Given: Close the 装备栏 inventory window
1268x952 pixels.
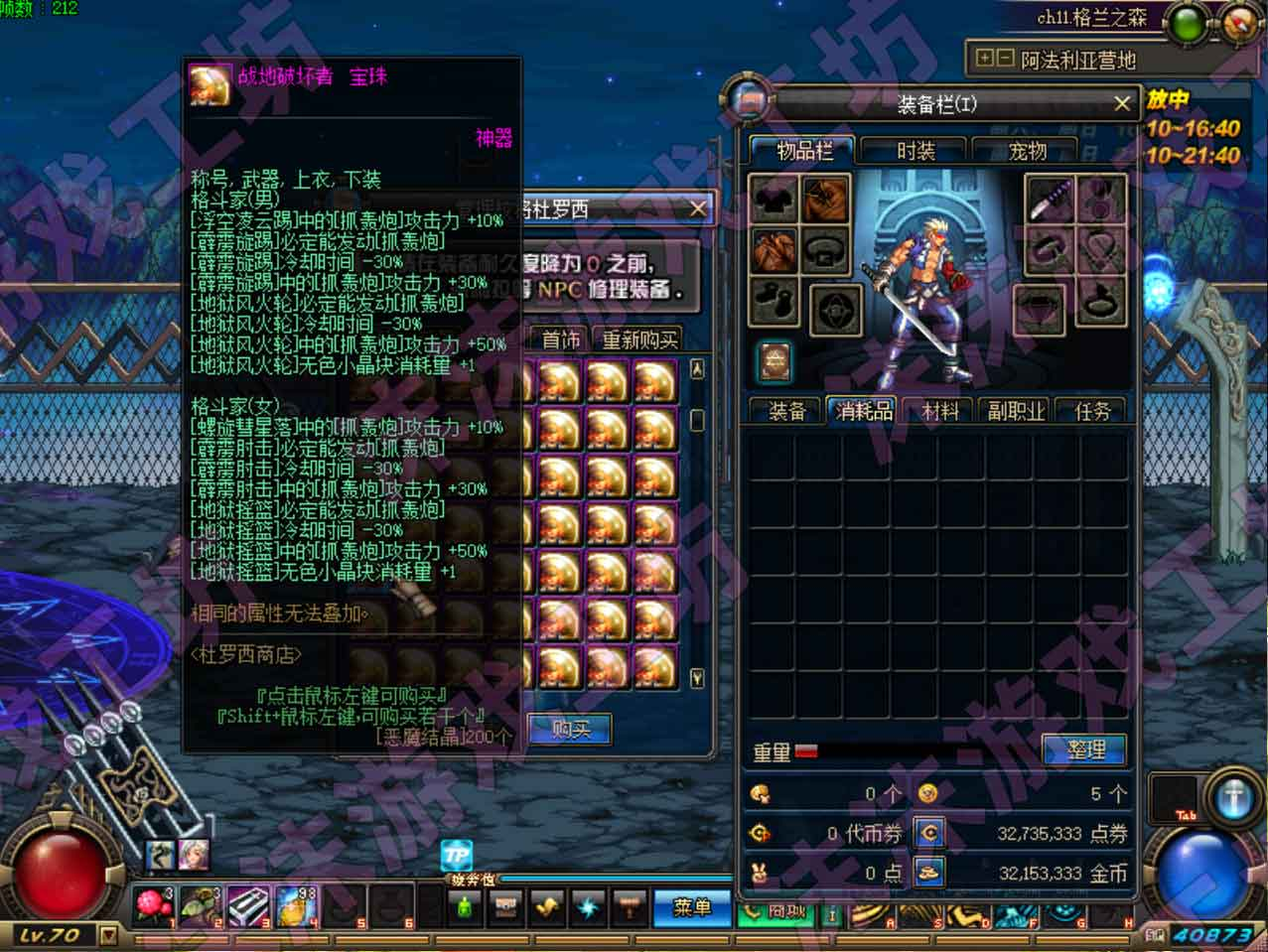Looking at the screenshot, I should [x=1121, y=103].
